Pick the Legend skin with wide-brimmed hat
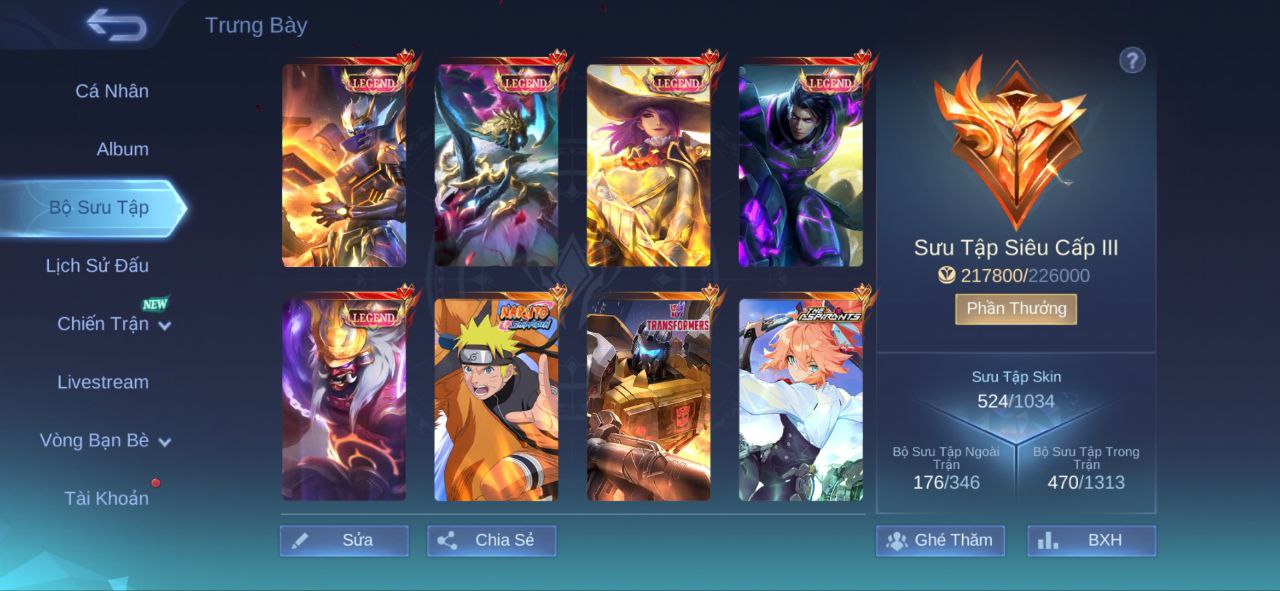The width and height of the screenshot is (1280, 591). coord(648,166)
